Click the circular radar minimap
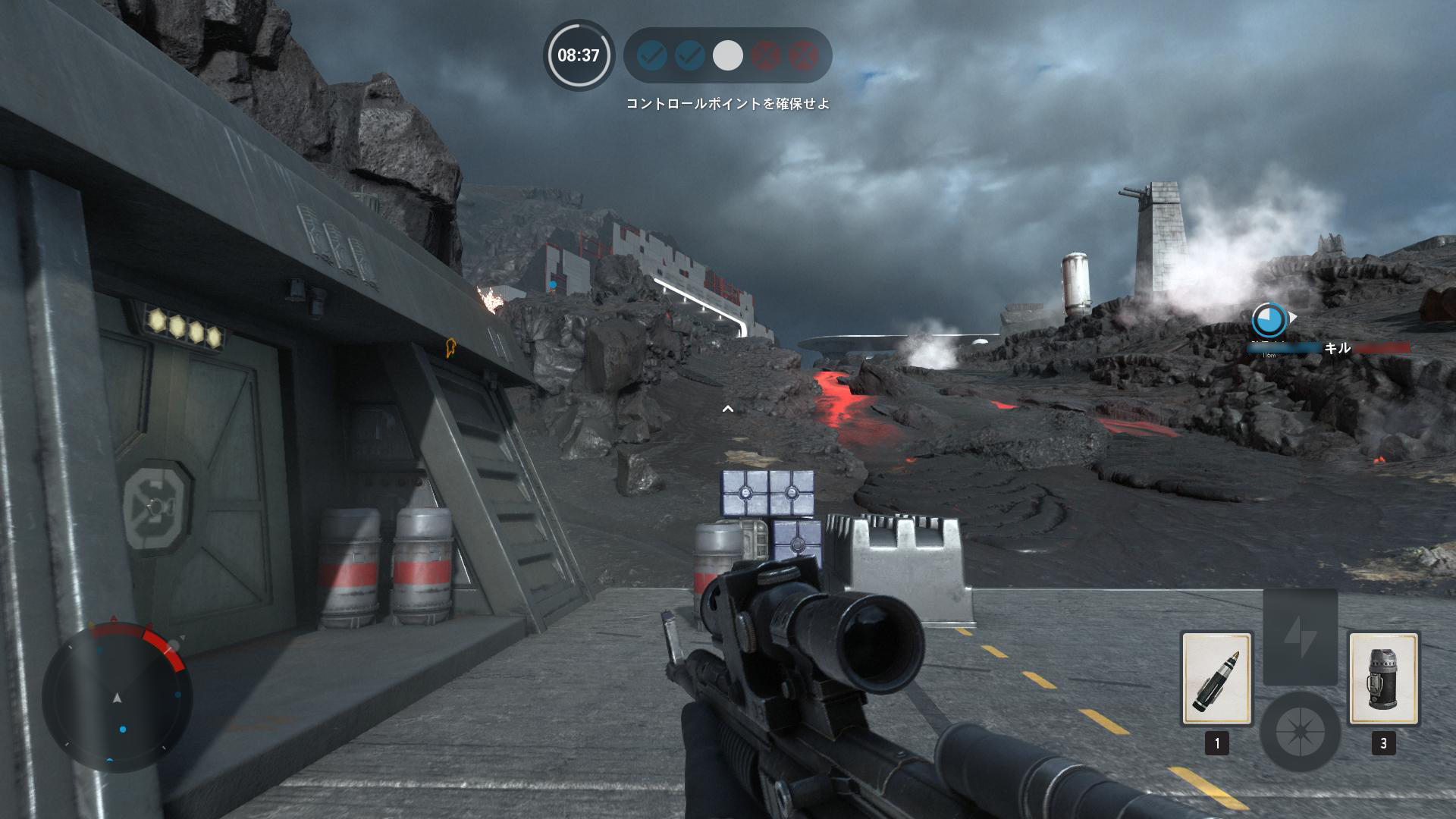This screenshot has width=1456, height=819. tap(118, 696)
